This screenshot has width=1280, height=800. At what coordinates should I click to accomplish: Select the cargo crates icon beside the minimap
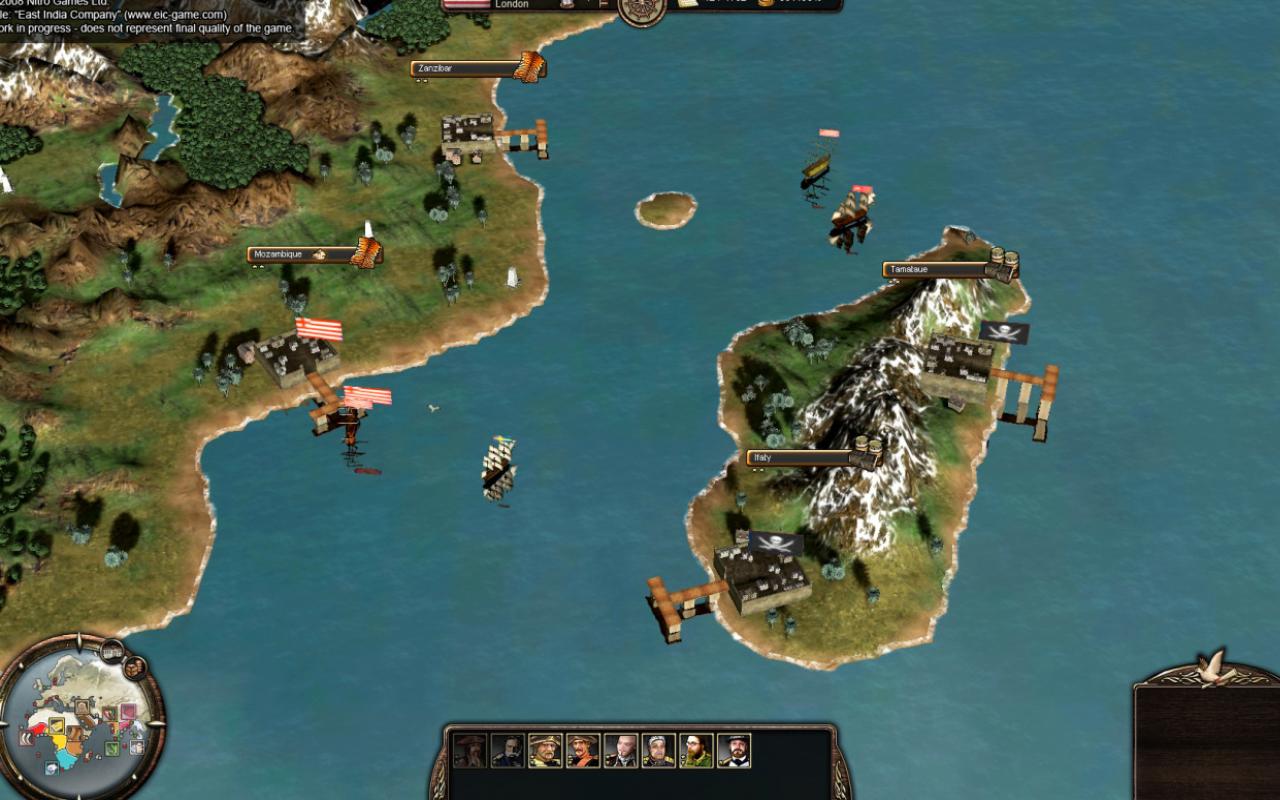pos(135,668)
